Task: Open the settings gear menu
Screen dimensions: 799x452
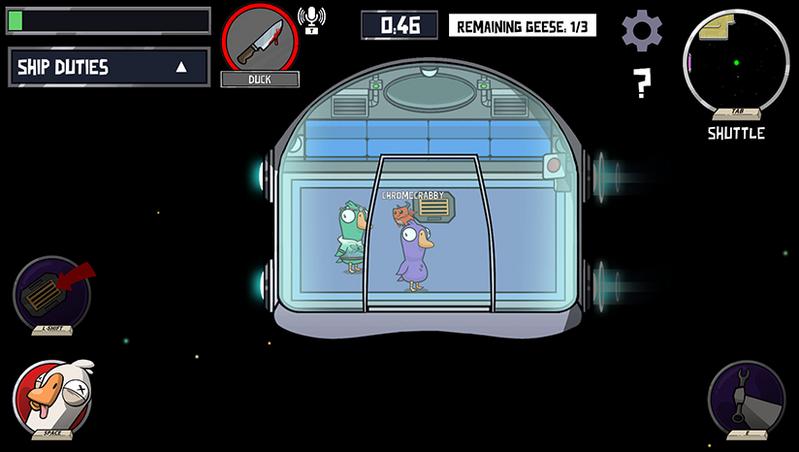Action: pos(642,31)
